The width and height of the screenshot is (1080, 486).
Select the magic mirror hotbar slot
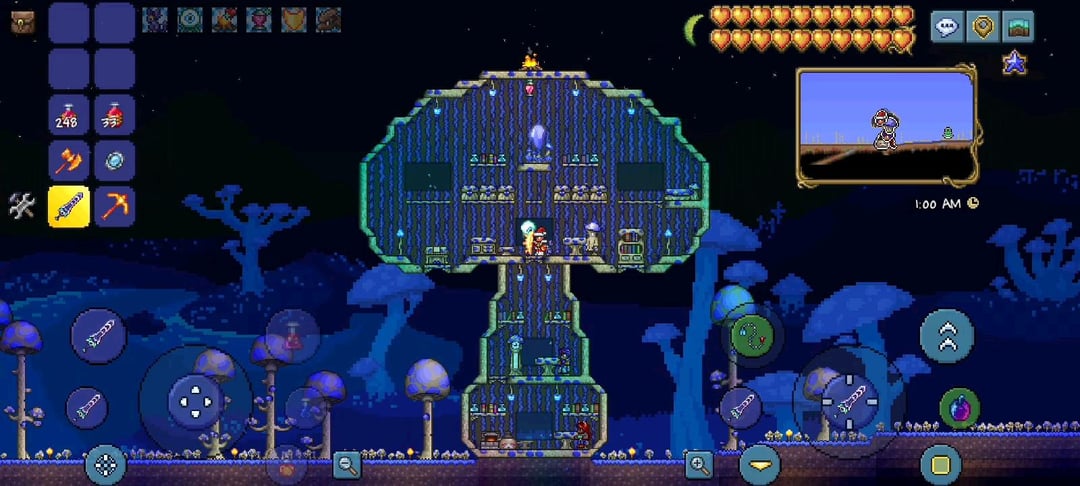[114, 161]
